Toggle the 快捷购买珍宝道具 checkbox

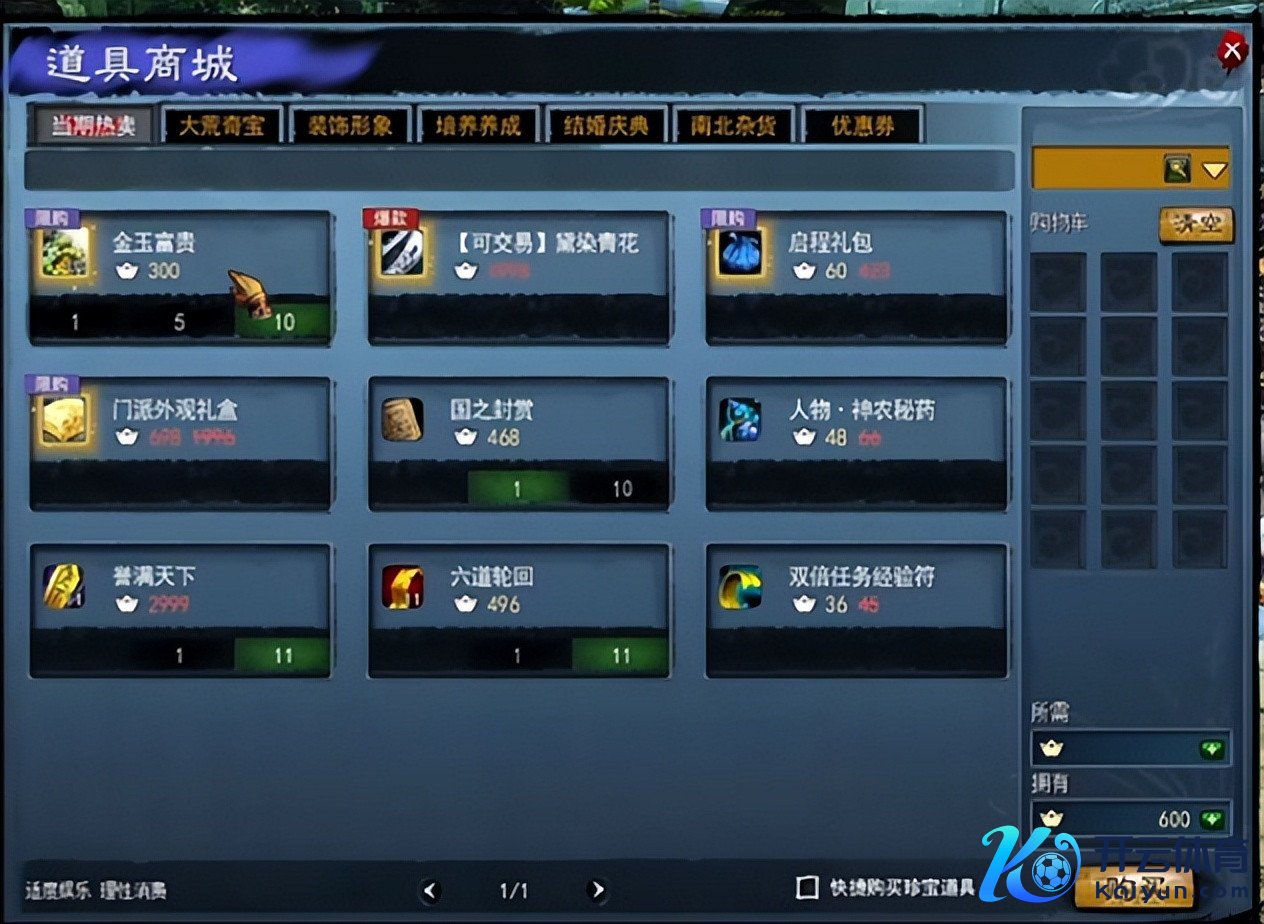807,888
